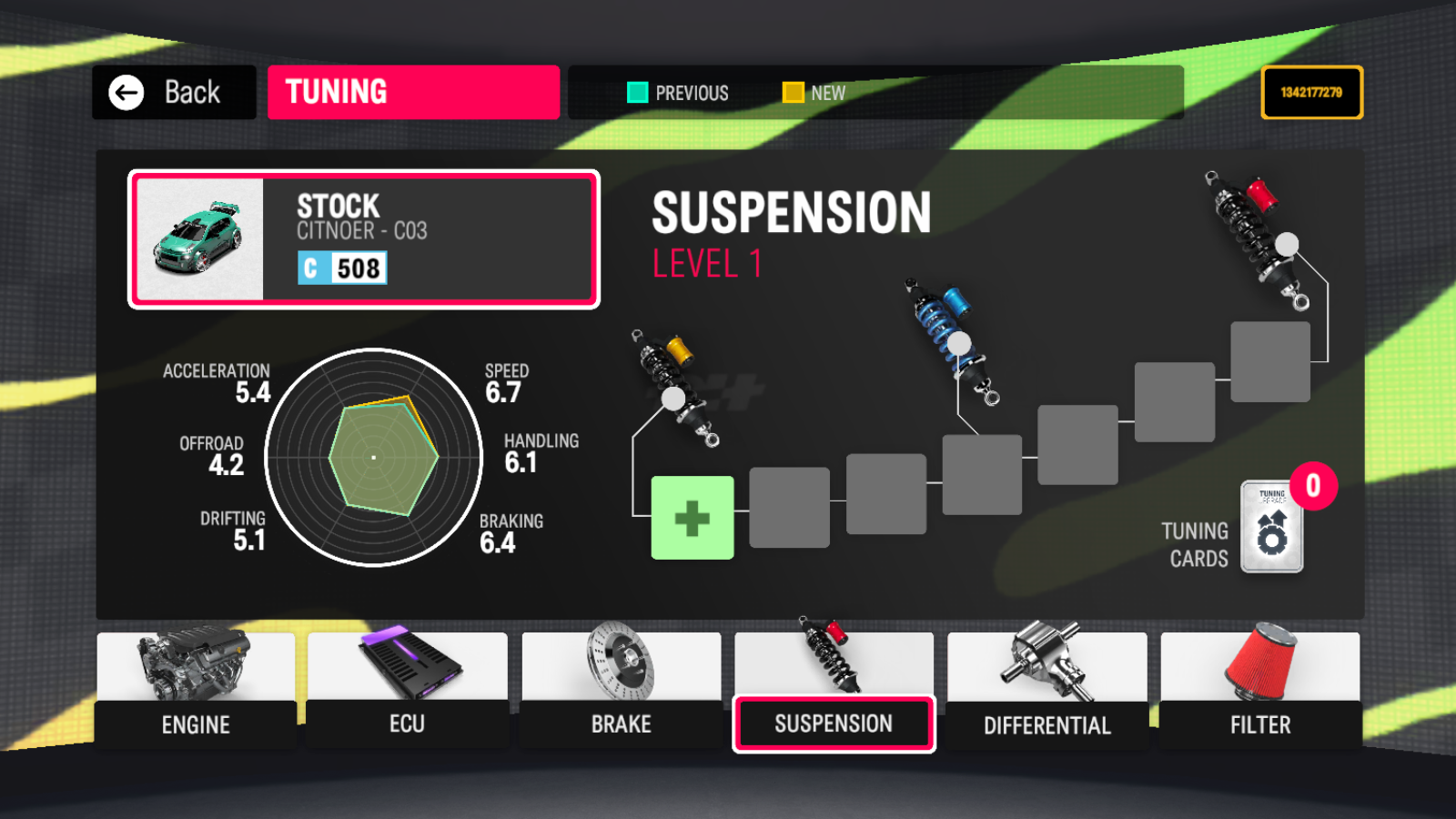Select the Stock Citnoer C03 car card
The height and width of the screenshot is (819, 1456).
[363, 239]
